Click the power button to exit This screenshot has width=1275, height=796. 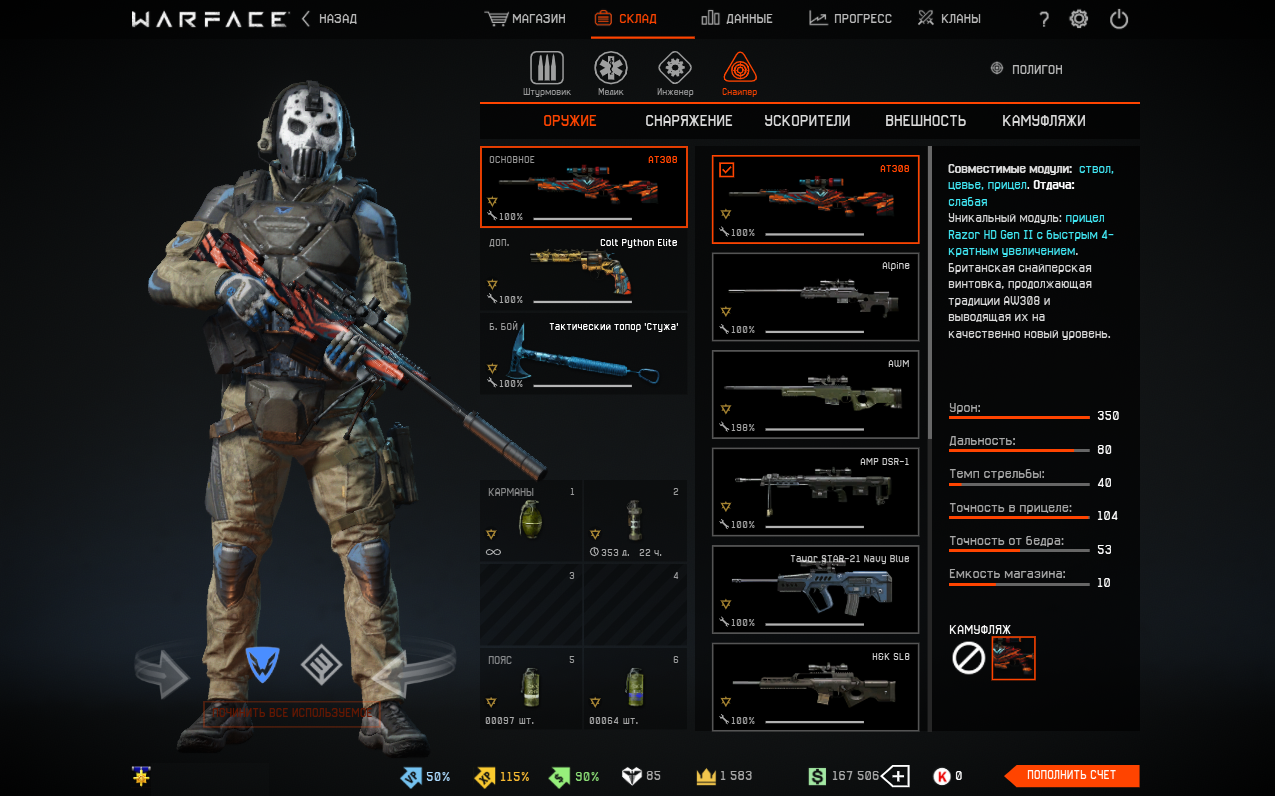1119,19
